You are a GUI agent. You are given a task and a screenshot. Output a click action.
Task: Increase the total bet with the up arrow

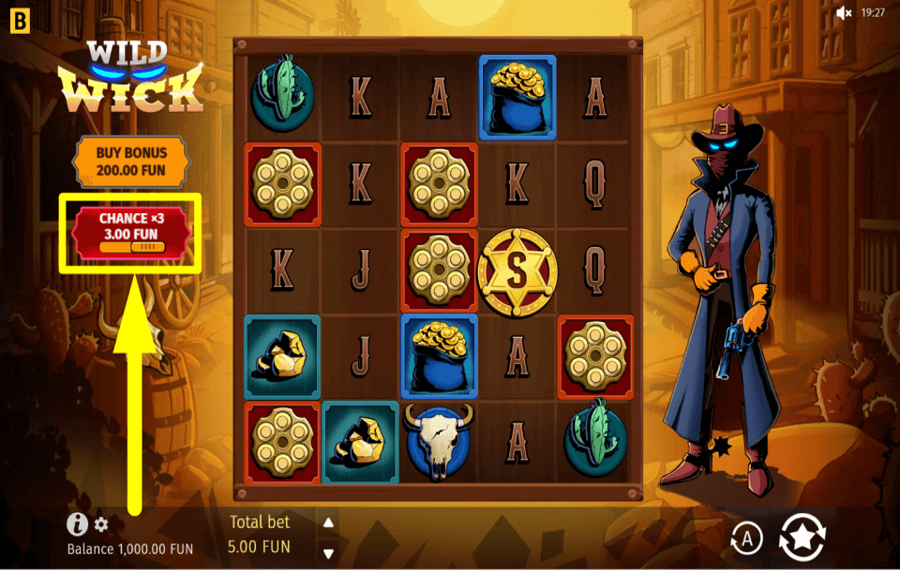[328, 522]
